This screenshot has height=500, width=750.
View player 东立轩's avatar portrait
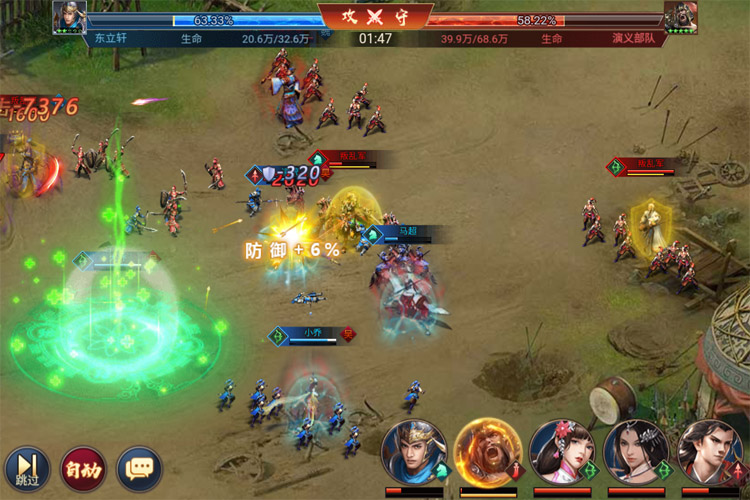coord(69,17)
